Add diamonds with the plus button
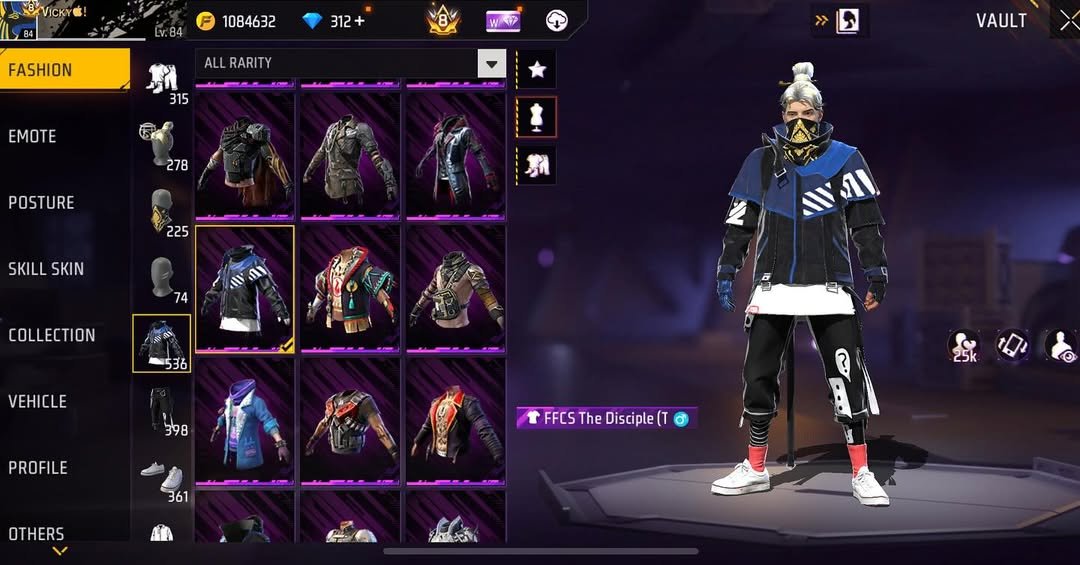The image size is (1080, 565). coord(360,21)
